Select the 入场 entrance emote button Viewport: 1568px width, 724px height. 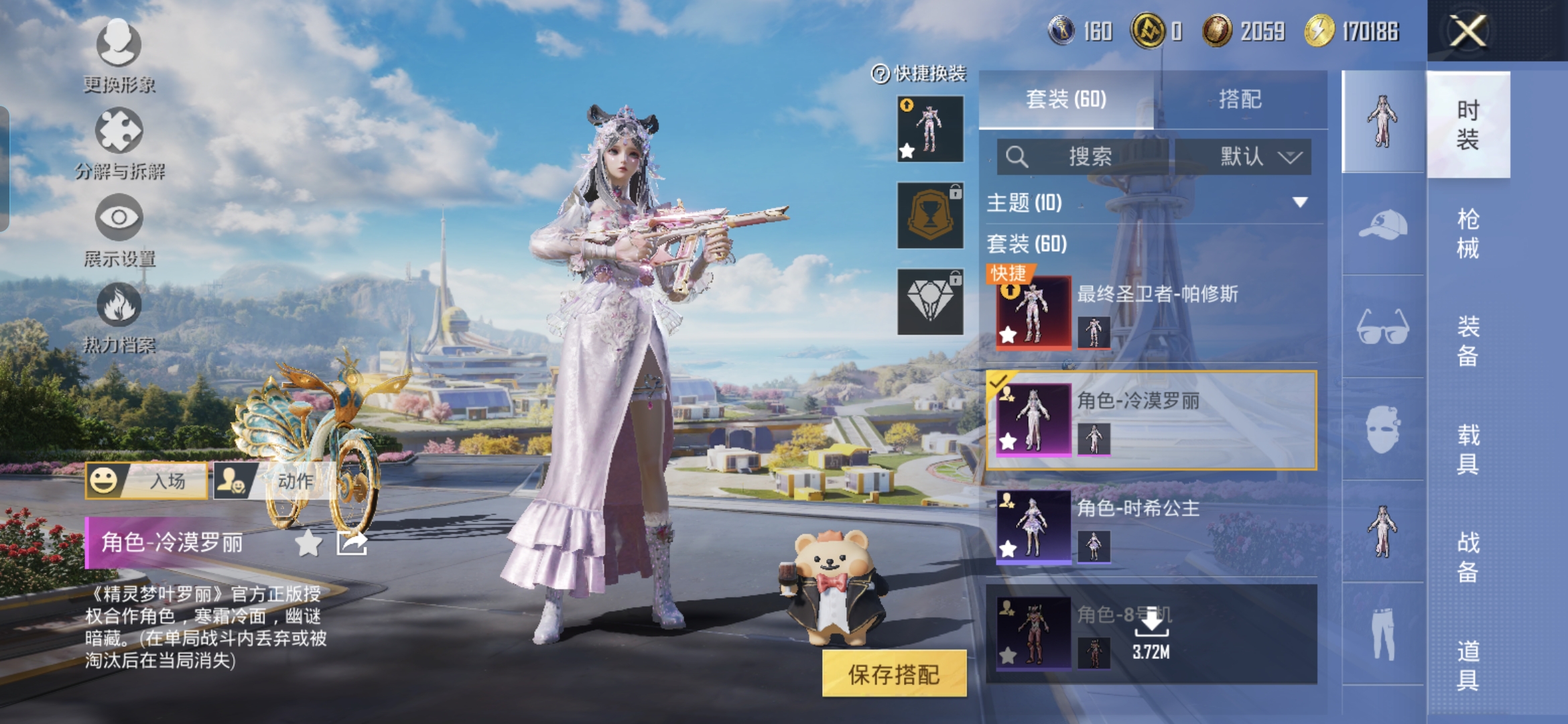(x=147, y=481)
